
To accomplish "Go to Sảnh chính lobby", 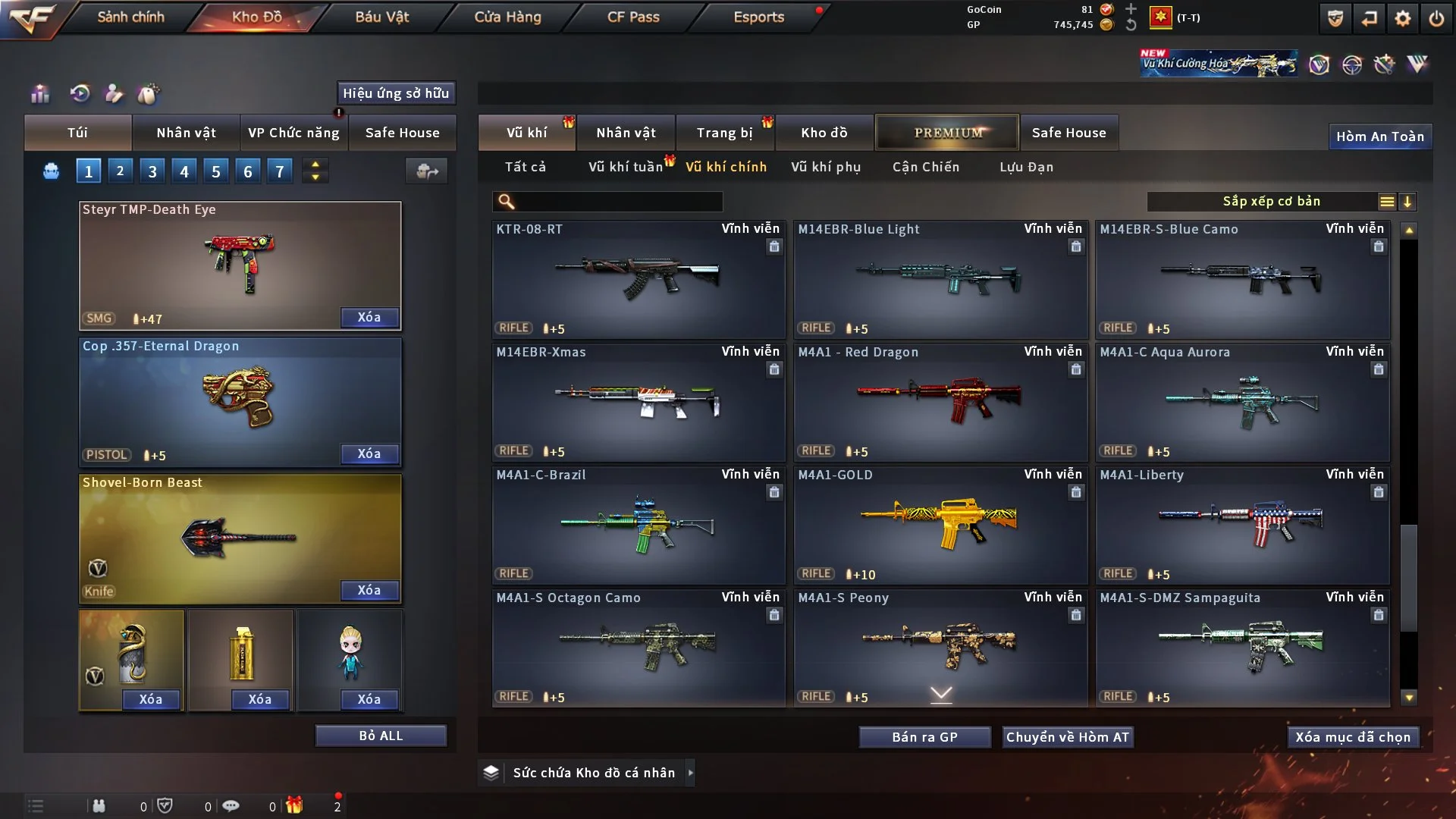I will pos(130,17).
